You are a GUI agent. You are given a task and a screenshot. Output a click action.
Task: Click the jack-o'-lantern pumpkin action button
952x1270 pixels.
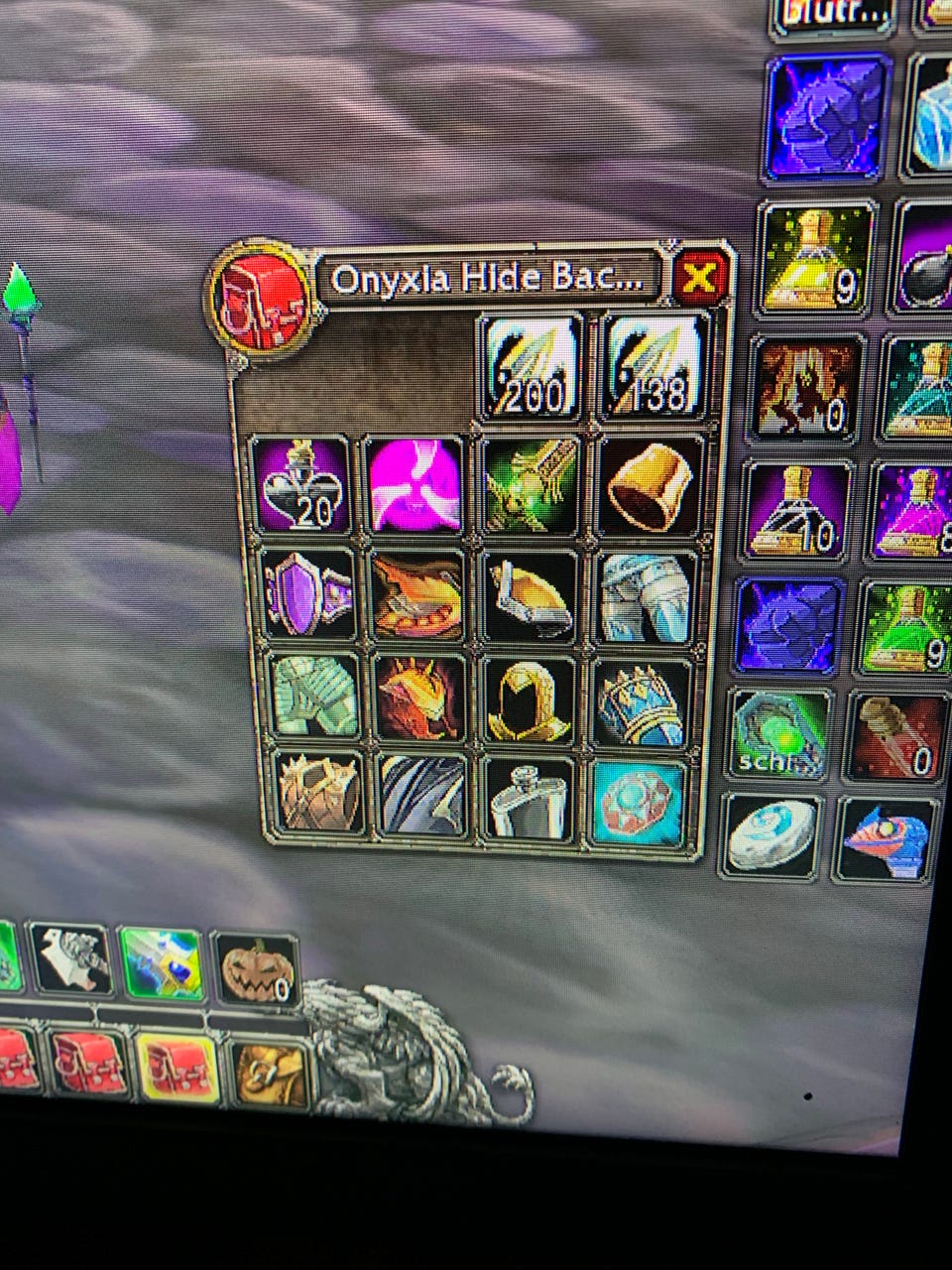(254, 971)
